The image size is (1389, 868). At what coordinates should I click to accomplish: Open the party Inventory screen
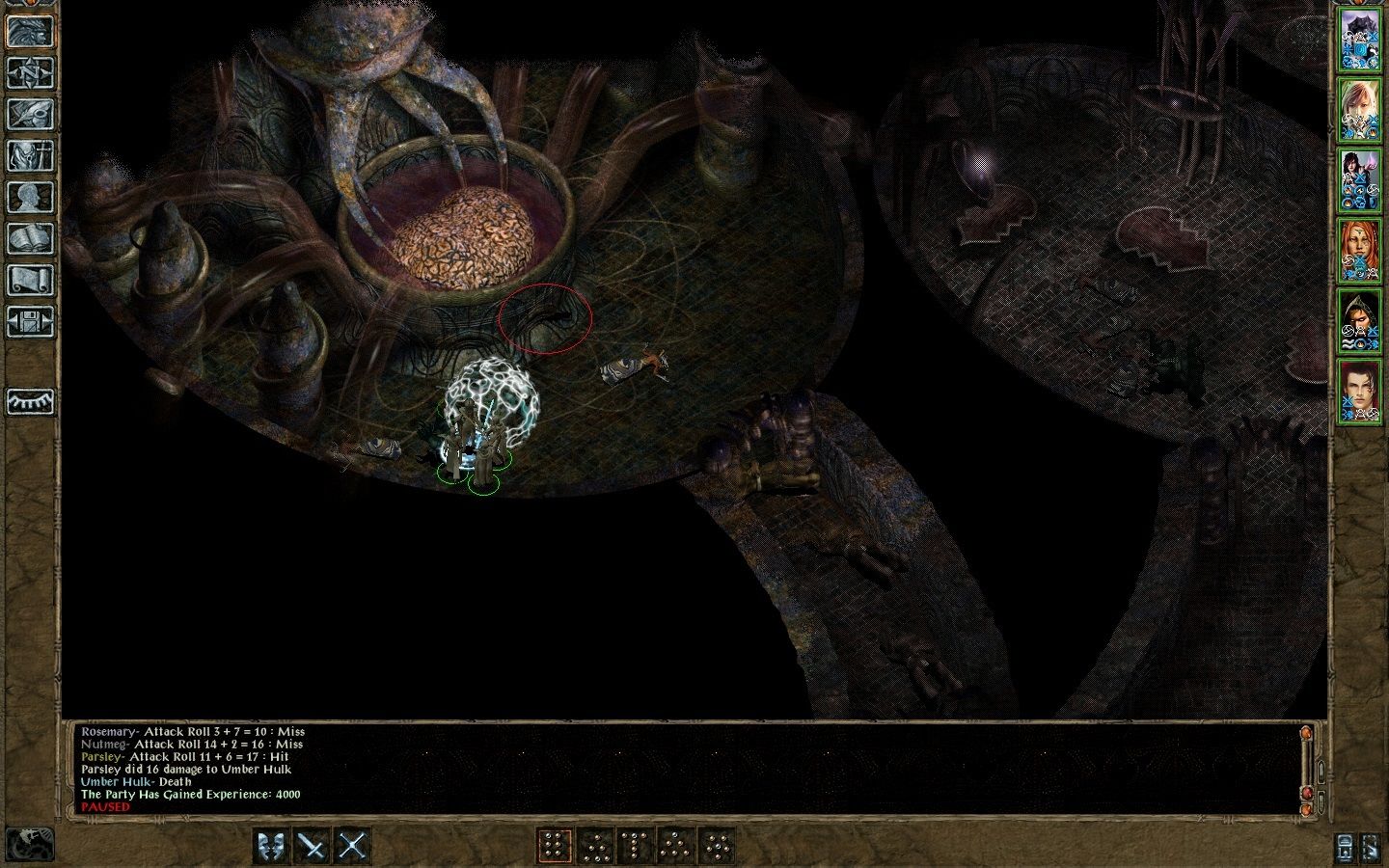(31, 154)
